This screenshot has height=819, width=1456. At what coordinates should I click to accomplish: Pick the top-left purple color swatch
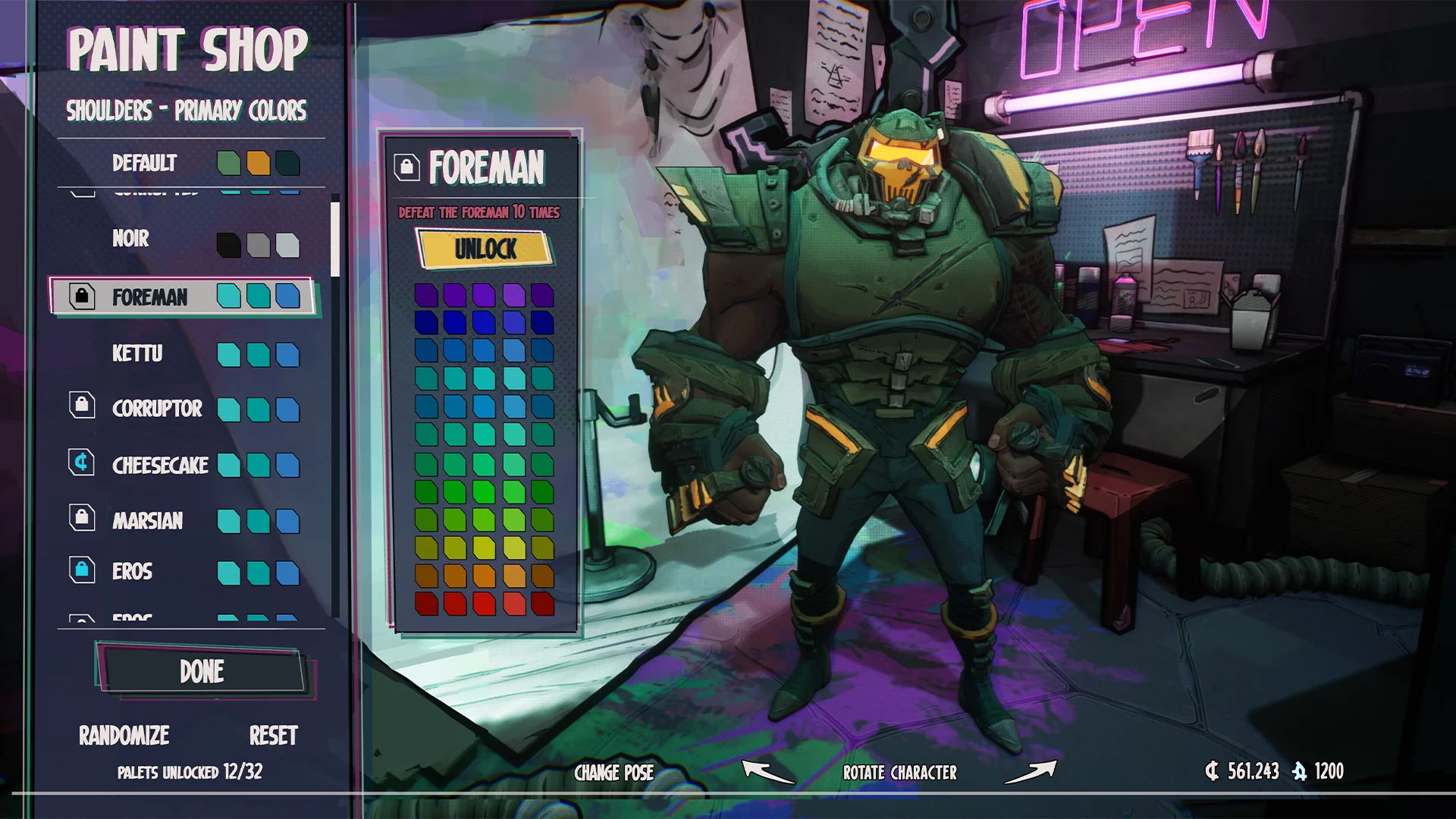tap(426, 294)
